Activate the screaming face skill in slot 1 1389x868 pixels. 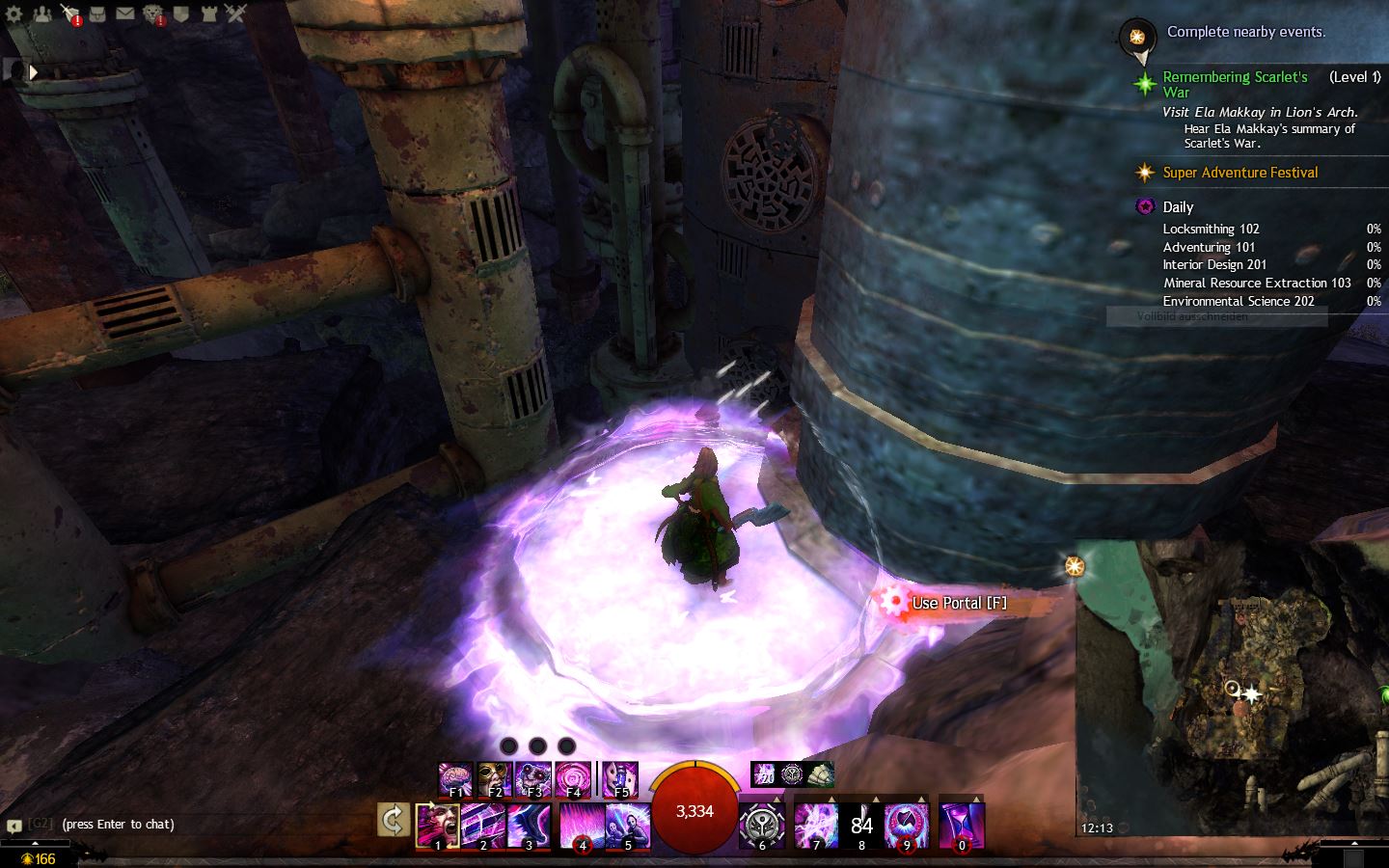click(437, 826)
